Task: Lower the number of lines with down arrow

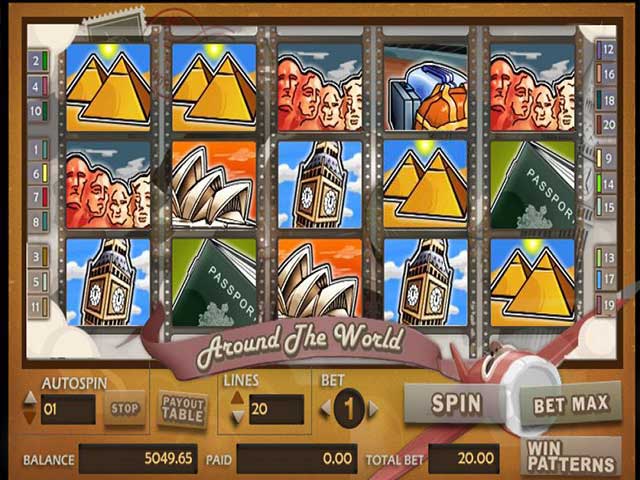Action: tap(237, 416)
